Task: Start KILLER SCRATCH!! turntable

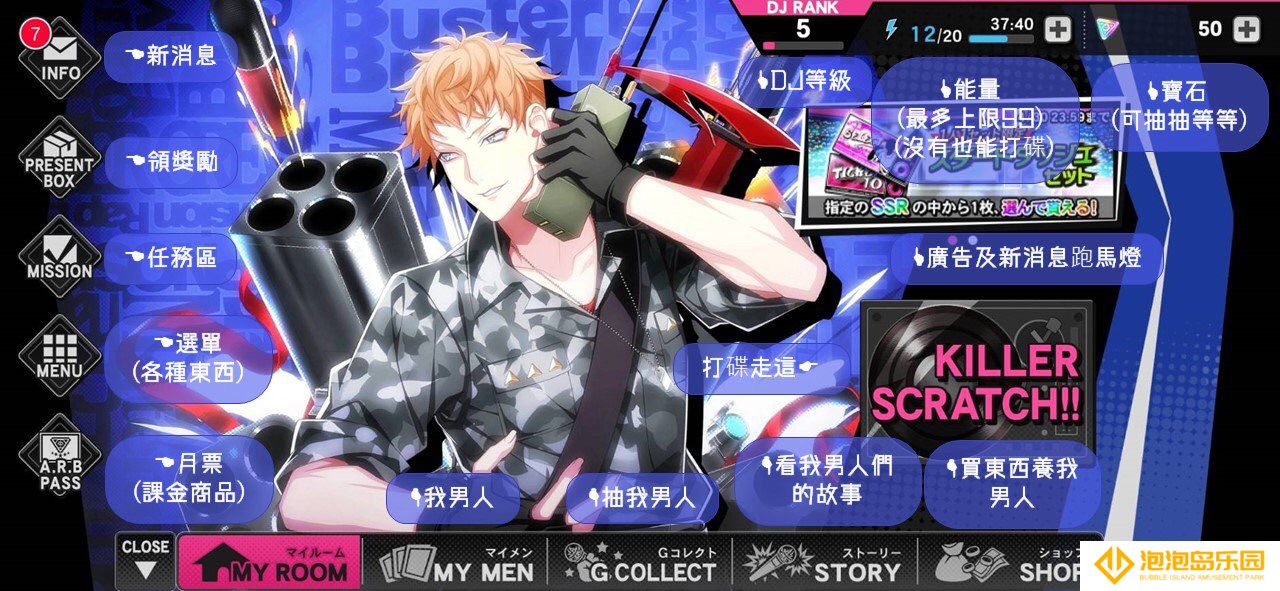Action: click(975, 380)
